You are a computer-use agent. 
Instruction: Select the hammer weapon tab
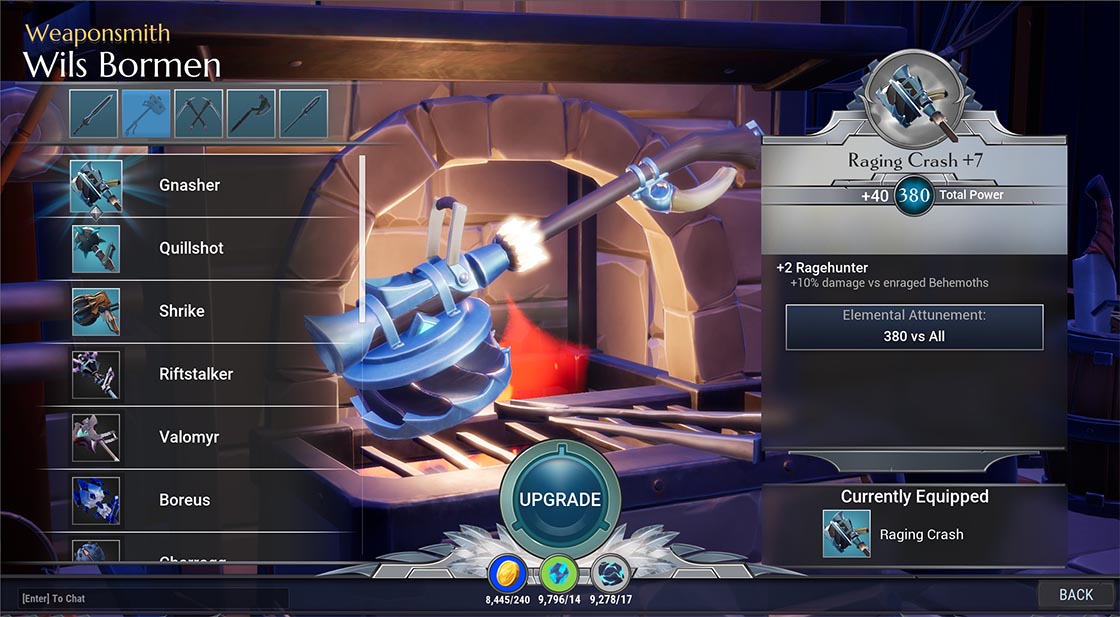pos(147,113)
